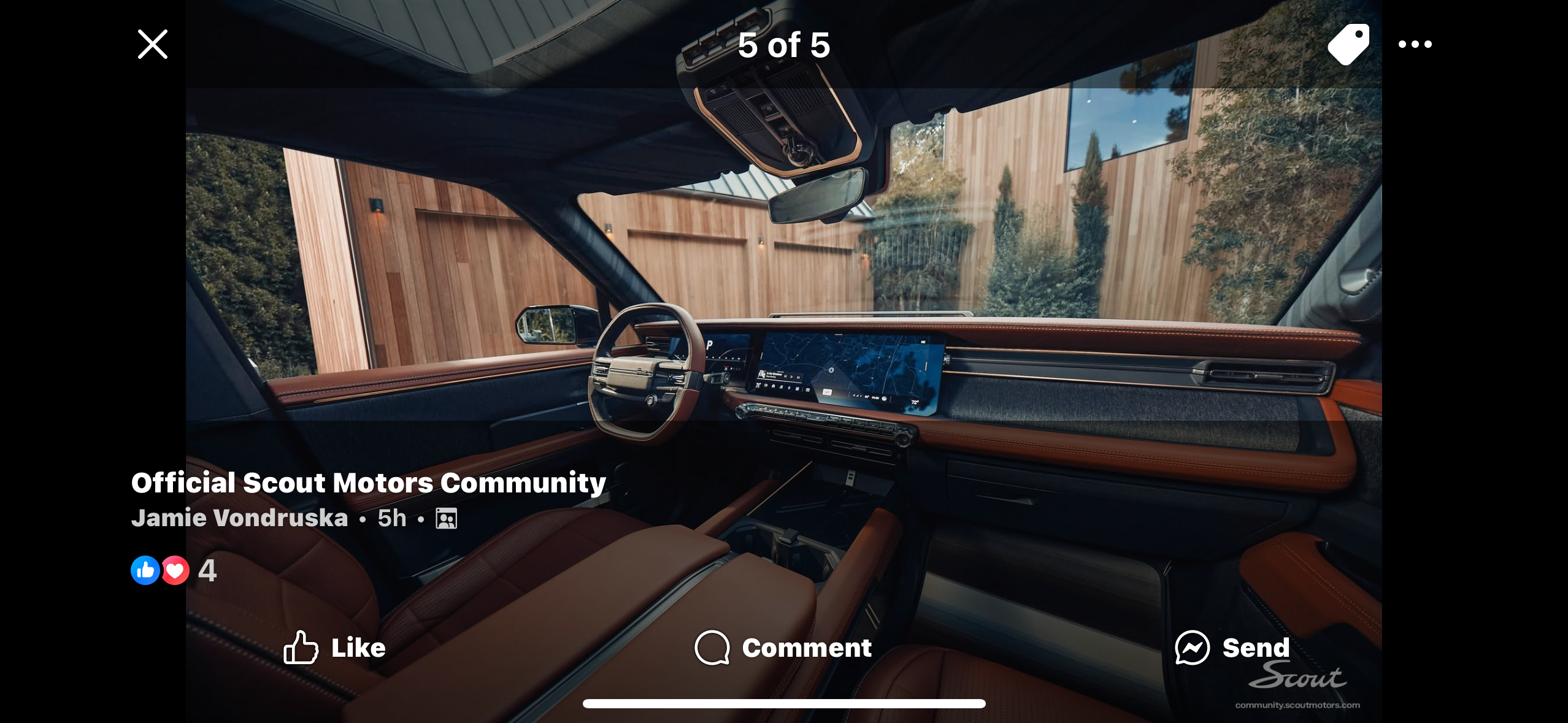This screenshot has width=1568, height=723.
Task: Comment on this photo
Action: [783, 648]
